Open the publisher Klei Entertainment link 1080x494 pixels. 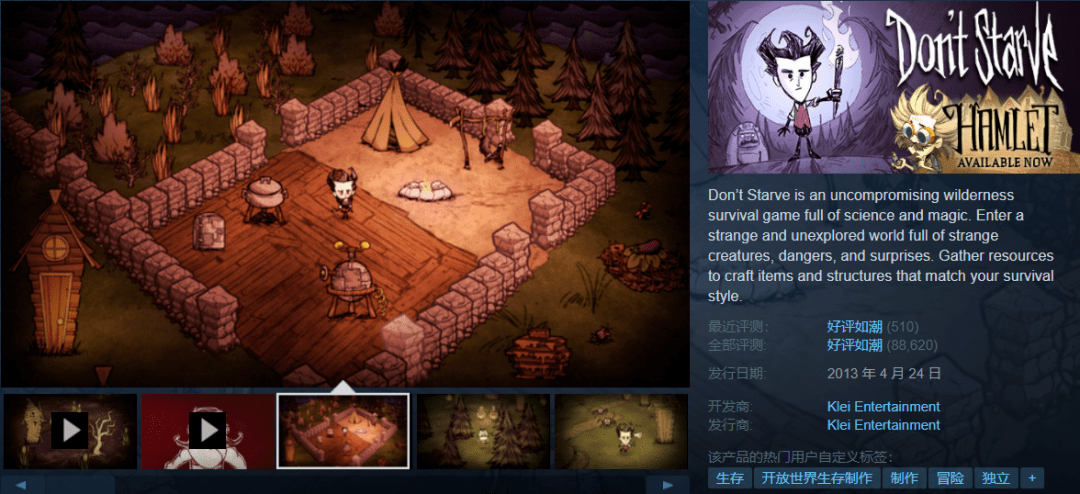click(x=883, y=425)
